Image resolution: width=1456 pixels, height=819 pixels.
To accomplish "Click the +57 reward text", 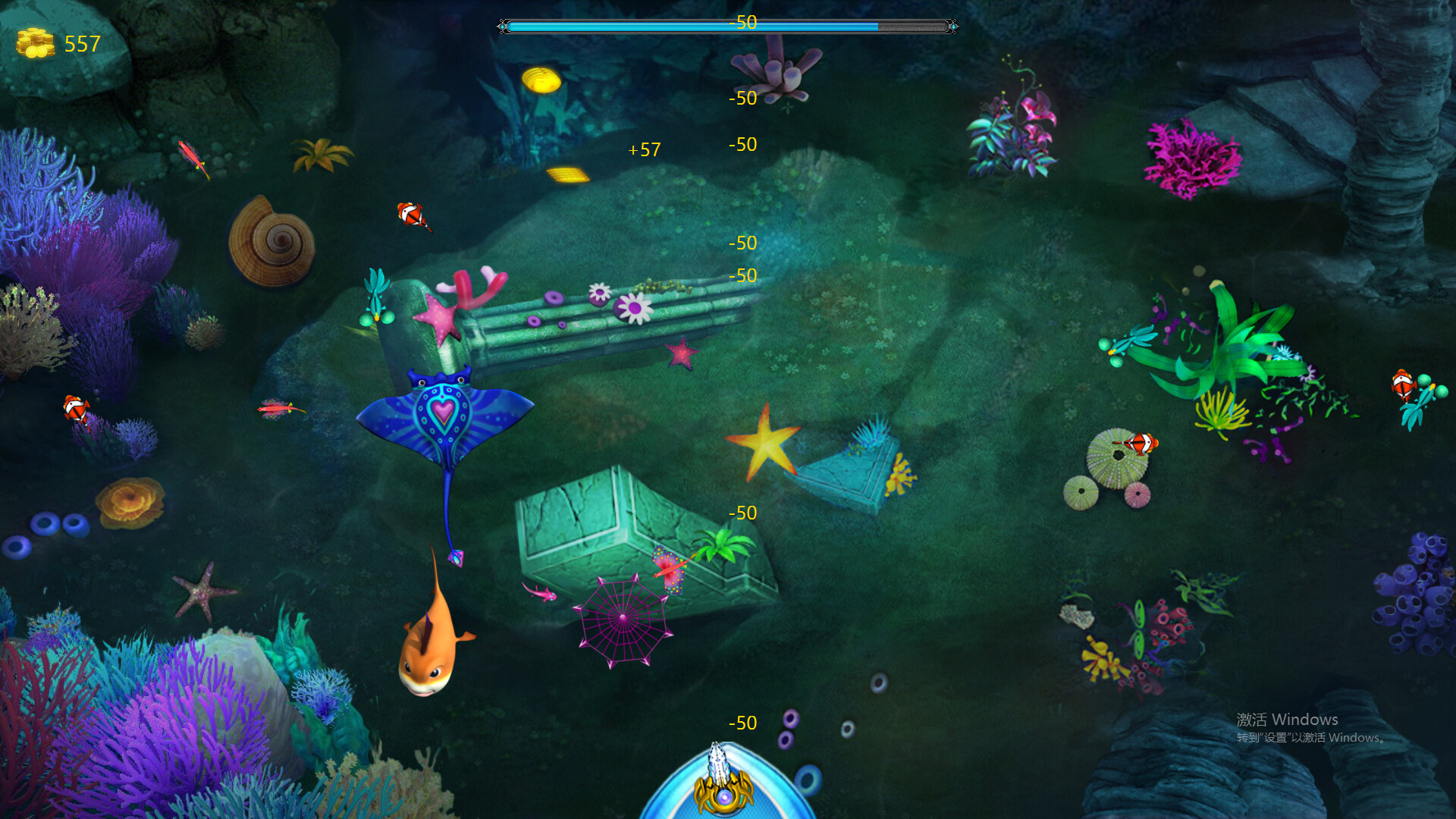I will coord(643,149).
